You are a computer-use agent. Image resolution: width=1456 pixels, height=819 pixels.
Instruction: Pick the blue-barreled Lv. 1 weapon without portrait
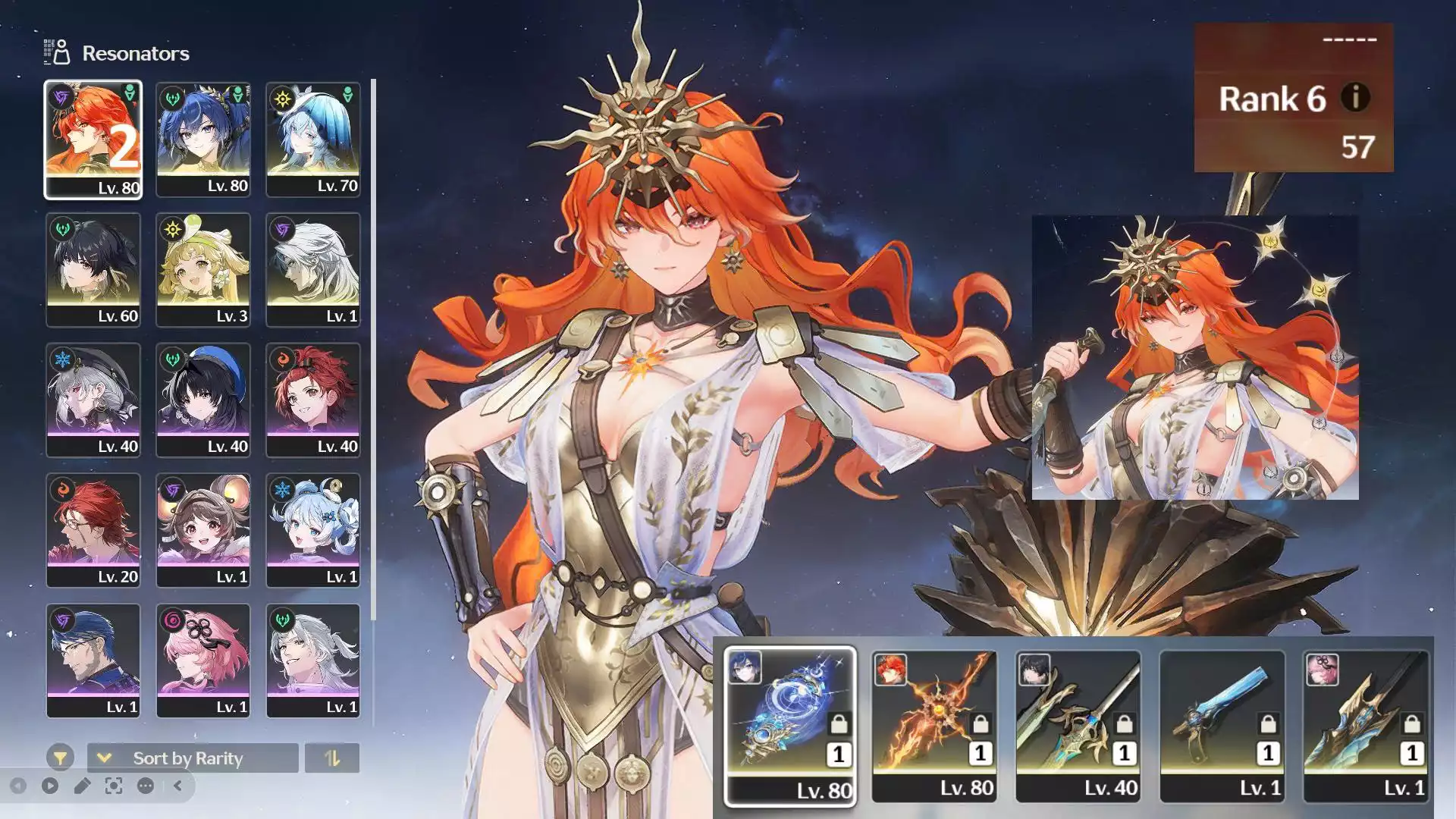(x=1222, y=726)
